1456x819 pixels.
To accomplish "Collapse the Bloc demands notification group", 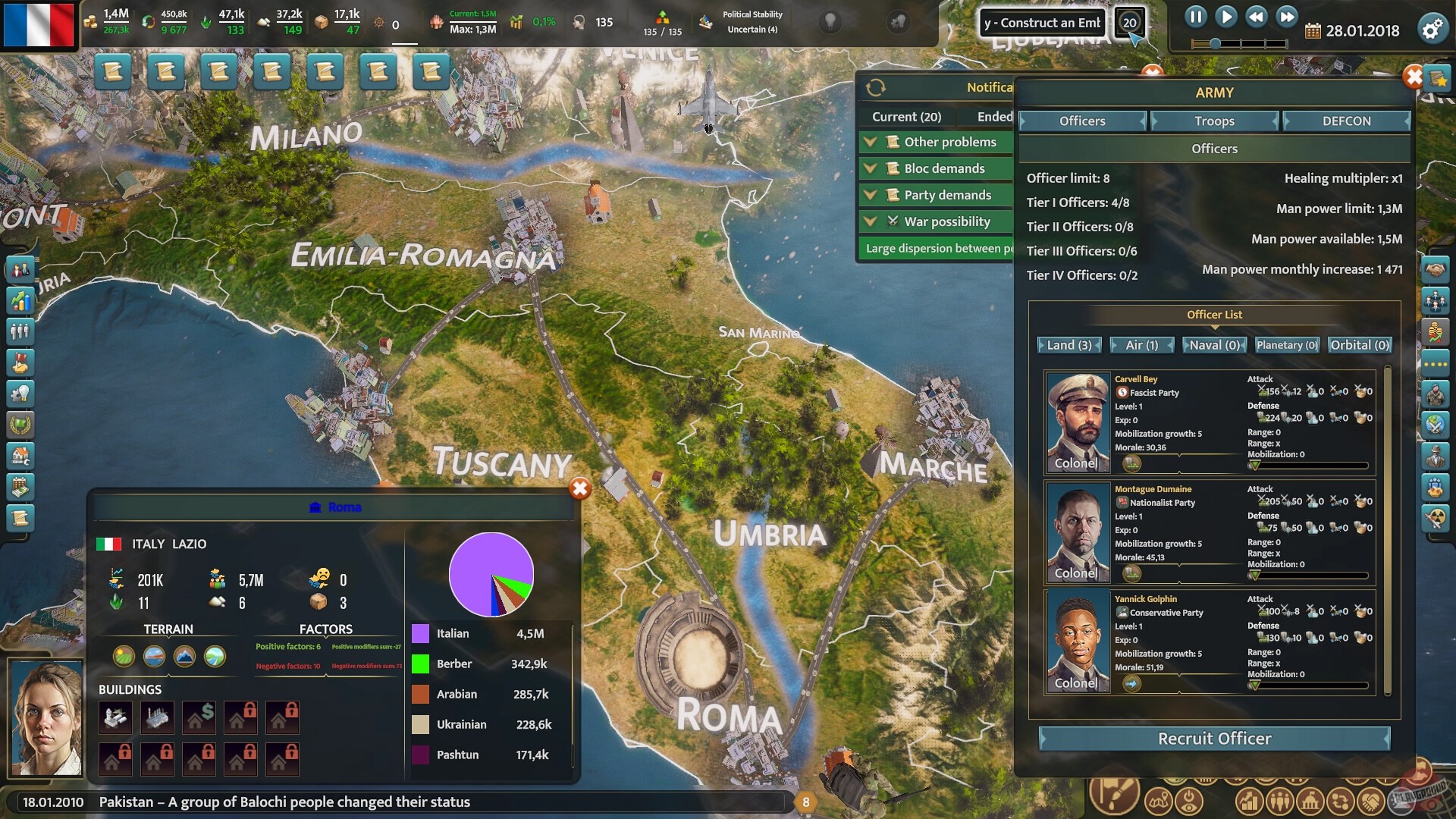I will click(x=871, y=168).
